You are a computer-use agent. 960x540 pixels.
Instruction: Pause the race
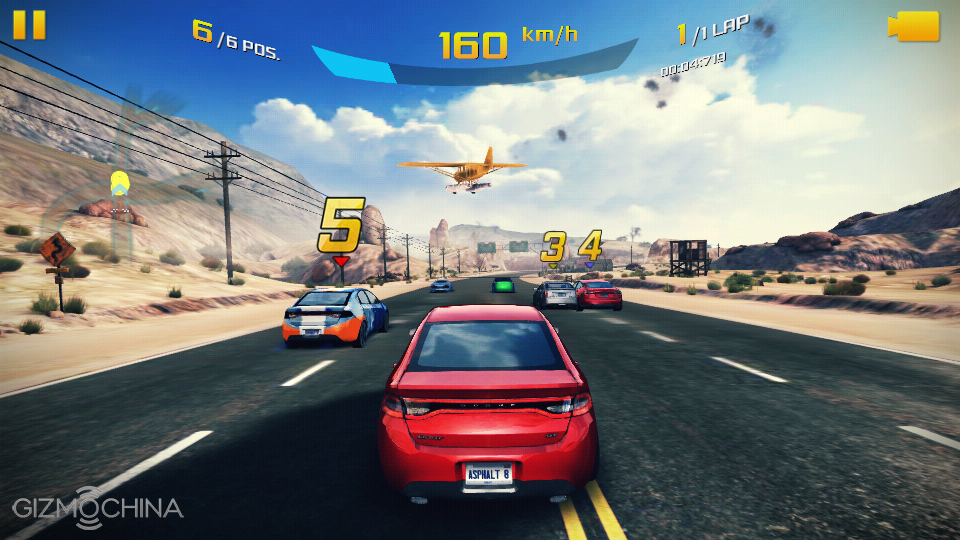click(29, 25)
